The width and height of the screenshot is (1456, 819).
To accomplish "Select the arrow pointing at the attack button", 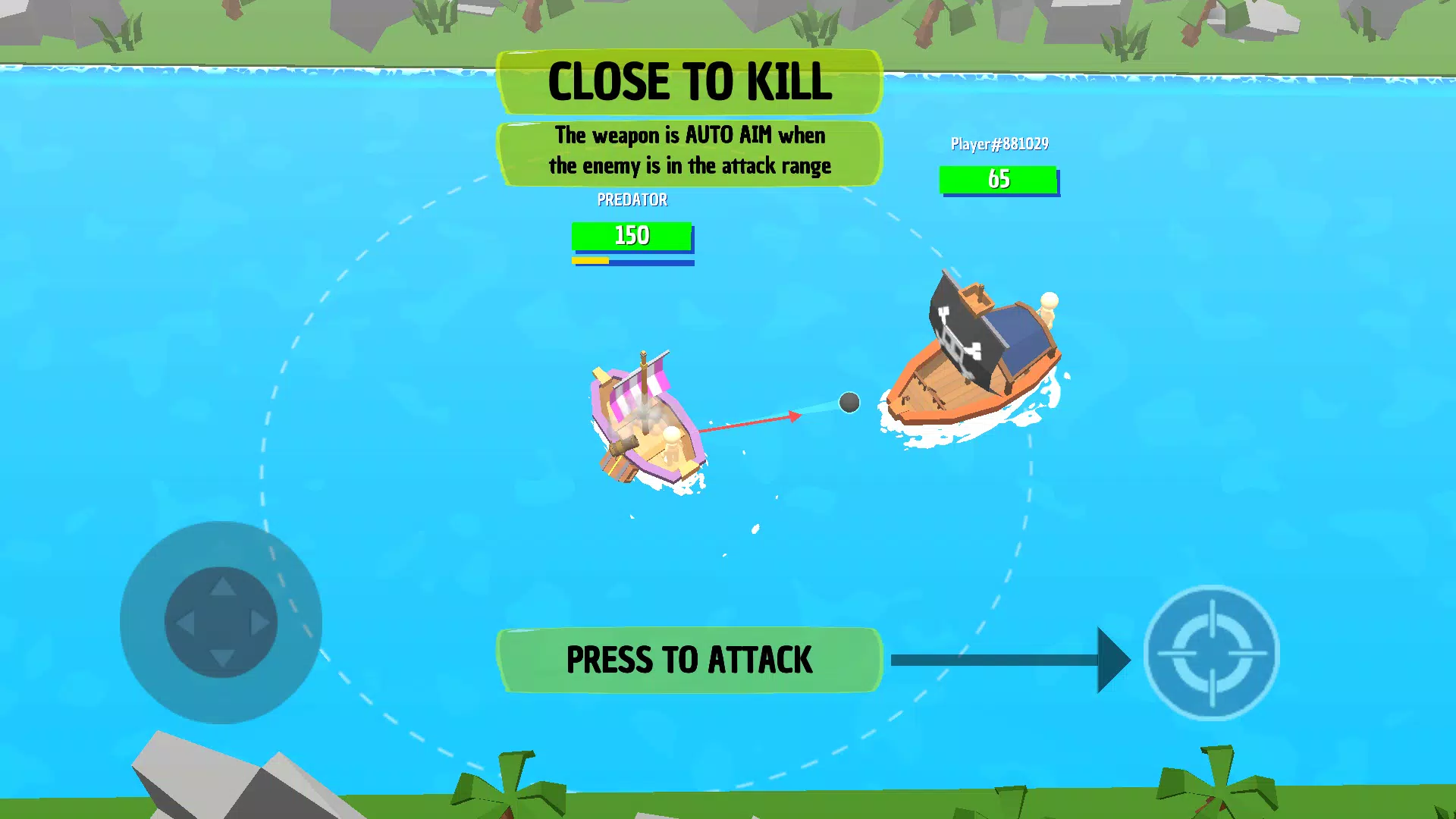I will click(x=1009, y=660).
